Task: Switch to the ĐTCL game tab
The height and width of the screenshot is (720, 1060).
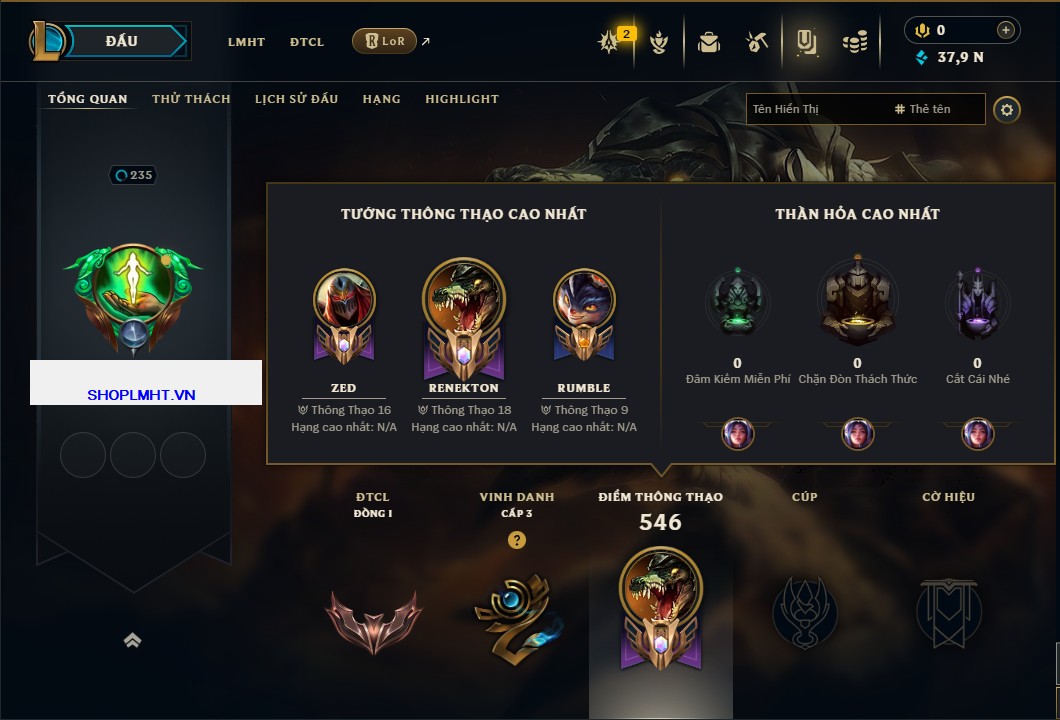Action: coord(307,42)
